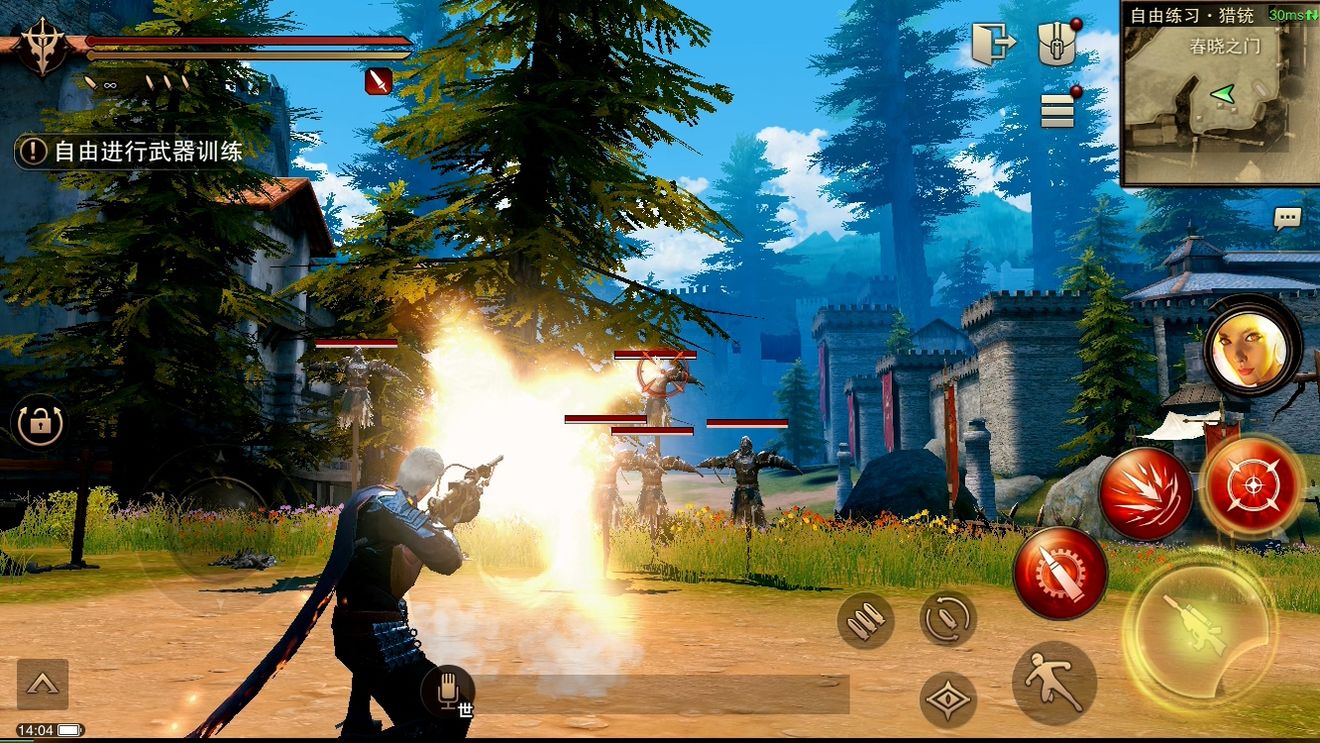The height and width of the screenshot is (743, 1320).
Task: Tap the ammo bullets button
Action: (x=865, y=621)
